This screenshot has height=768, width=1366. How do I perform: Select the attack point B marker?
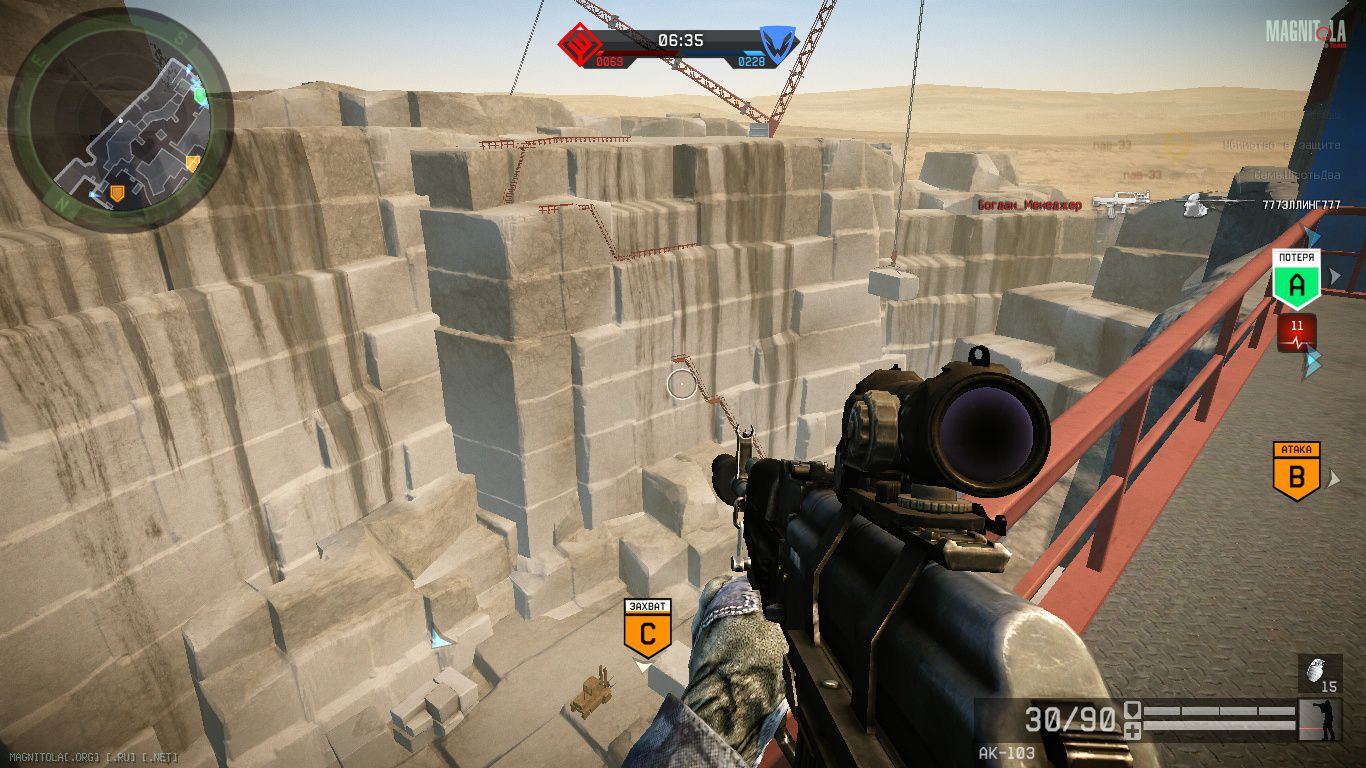[x=1296, y=475]
